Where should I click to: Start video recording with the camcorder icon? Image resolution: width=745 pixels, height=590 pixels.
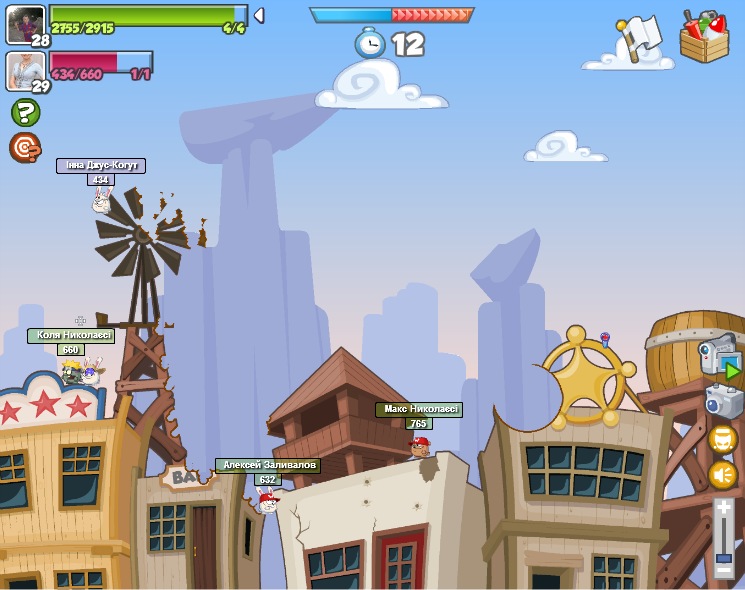pos(719,358)
